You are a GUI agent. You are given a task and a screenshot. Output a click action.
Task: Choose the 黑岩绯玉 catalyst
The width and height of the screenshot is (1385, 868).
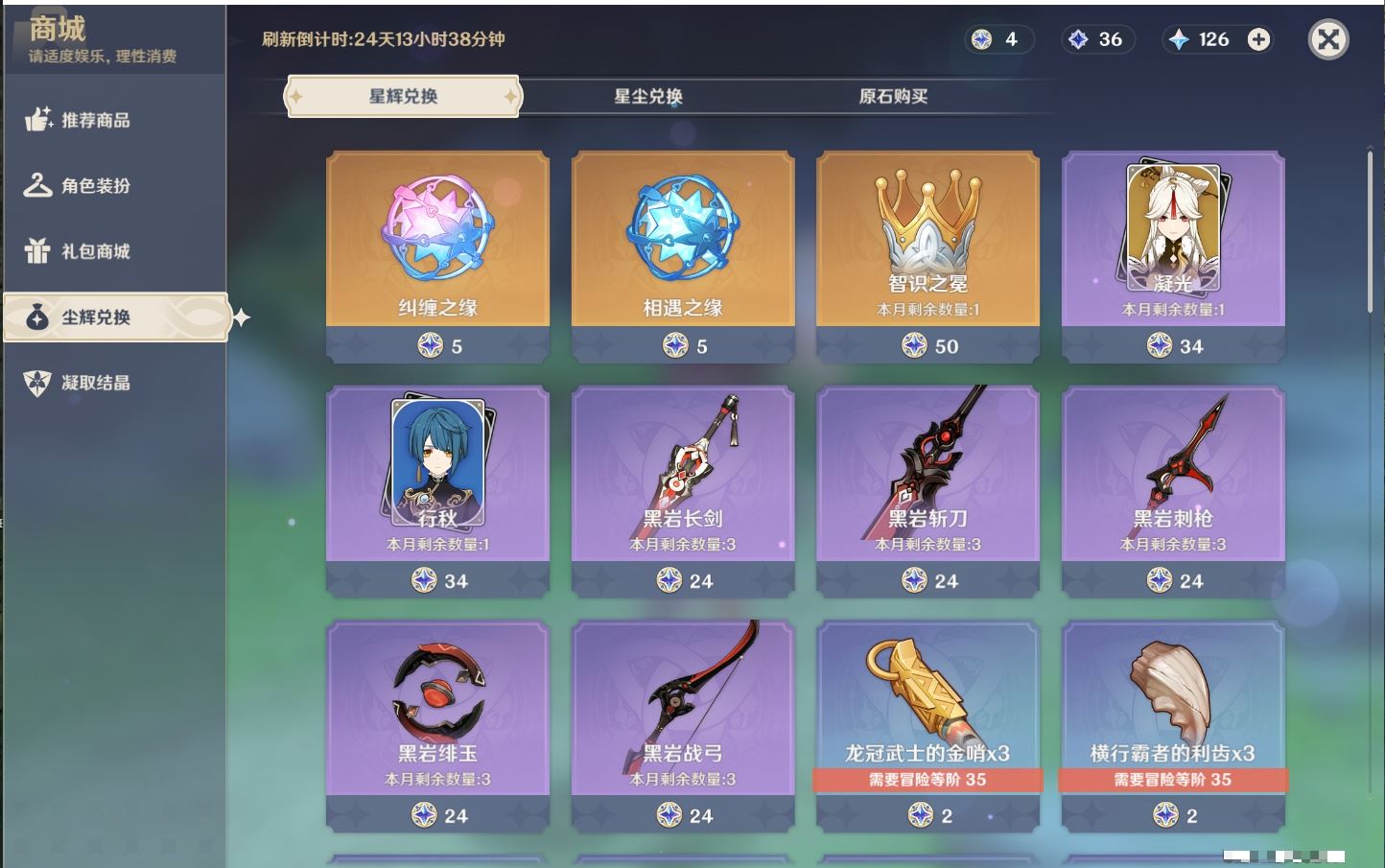pos(437,725)
